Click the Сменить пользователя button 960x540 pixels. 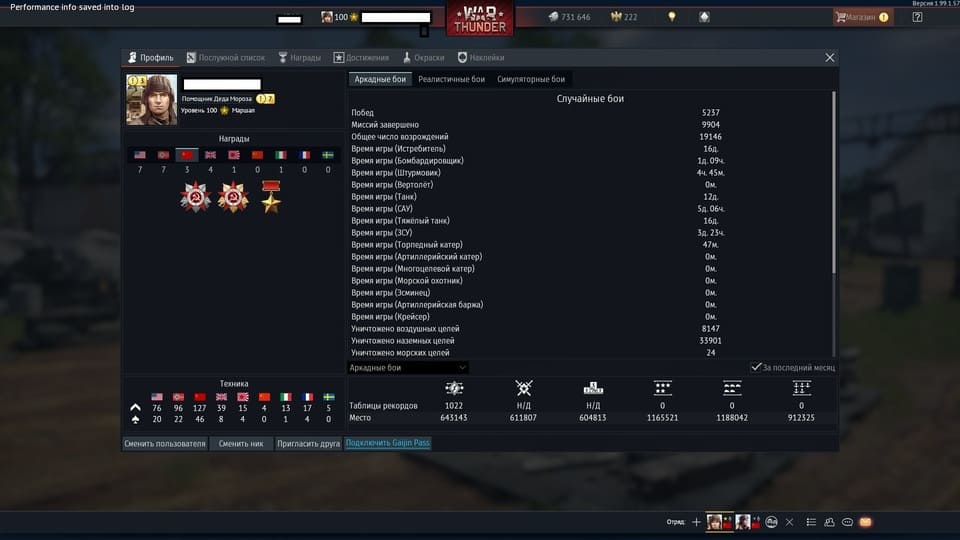click(165, 443)
